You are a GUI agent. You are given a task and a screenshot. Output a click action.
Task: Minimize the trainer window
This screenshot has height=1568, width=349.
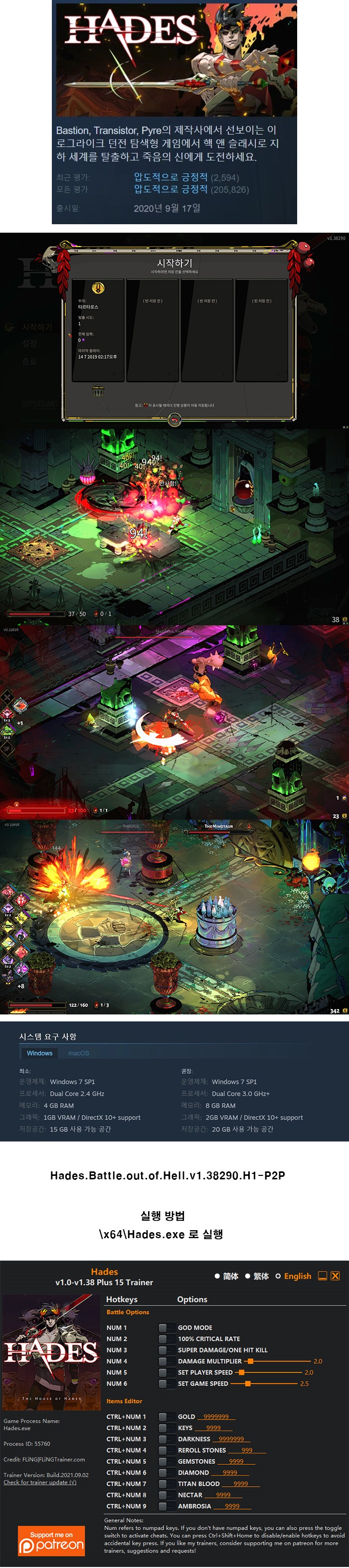pos(323,1276)
